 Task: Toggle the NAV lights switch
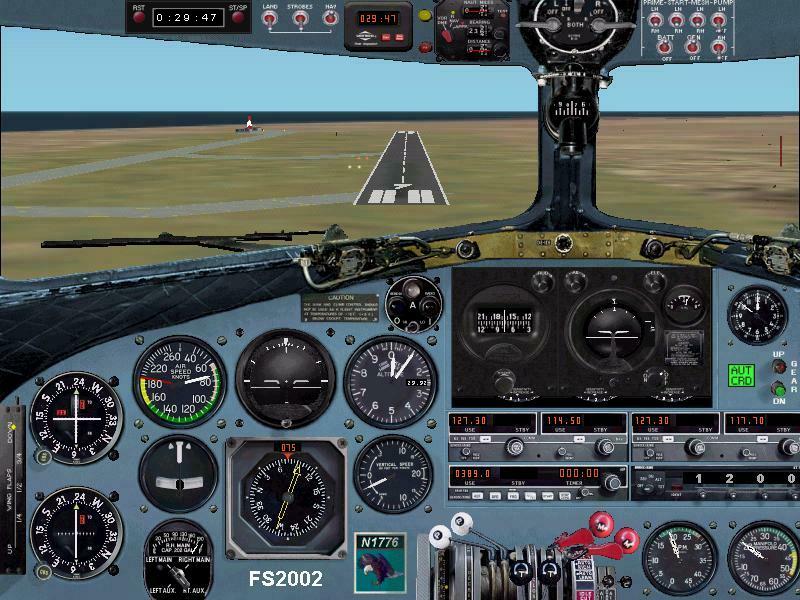(x=330, y=20)
